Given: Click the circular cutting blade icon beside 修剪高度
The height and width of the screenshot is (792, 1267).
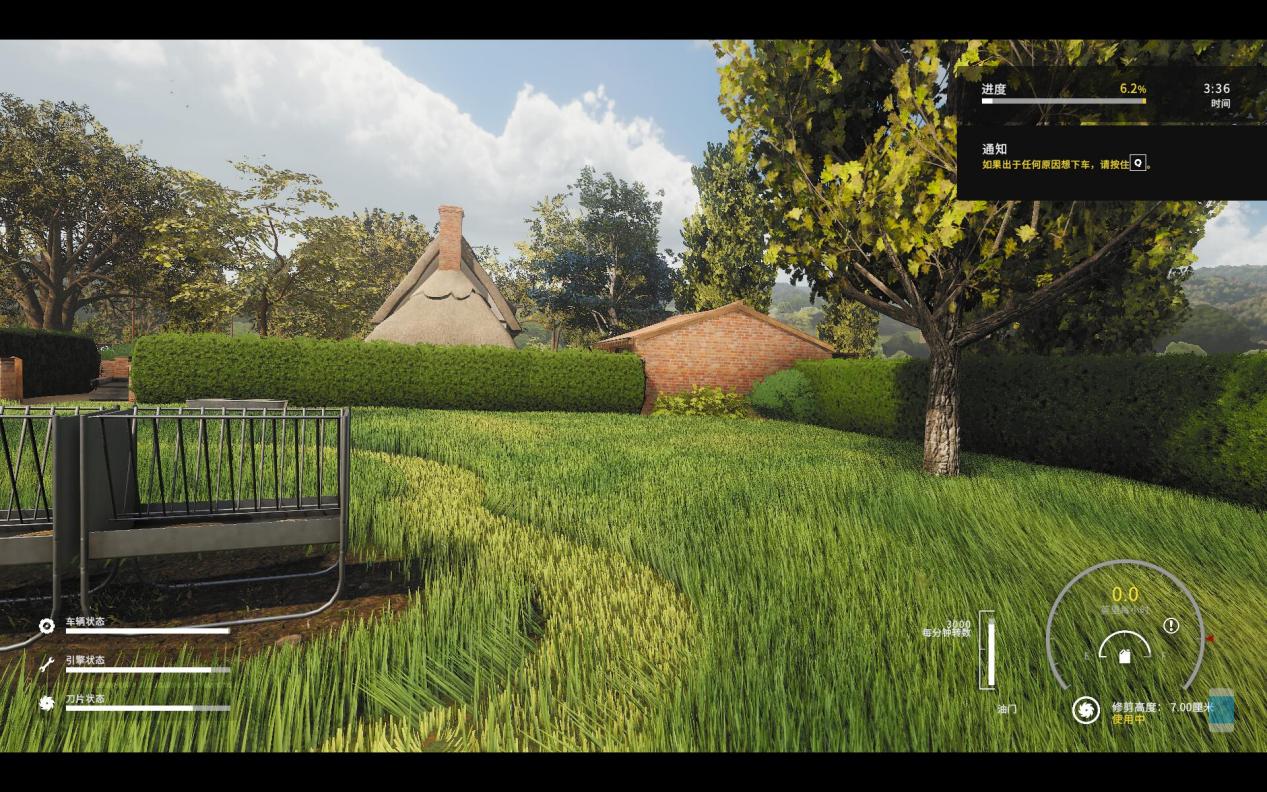Looking at the screenshot, I should (1085, 710).
